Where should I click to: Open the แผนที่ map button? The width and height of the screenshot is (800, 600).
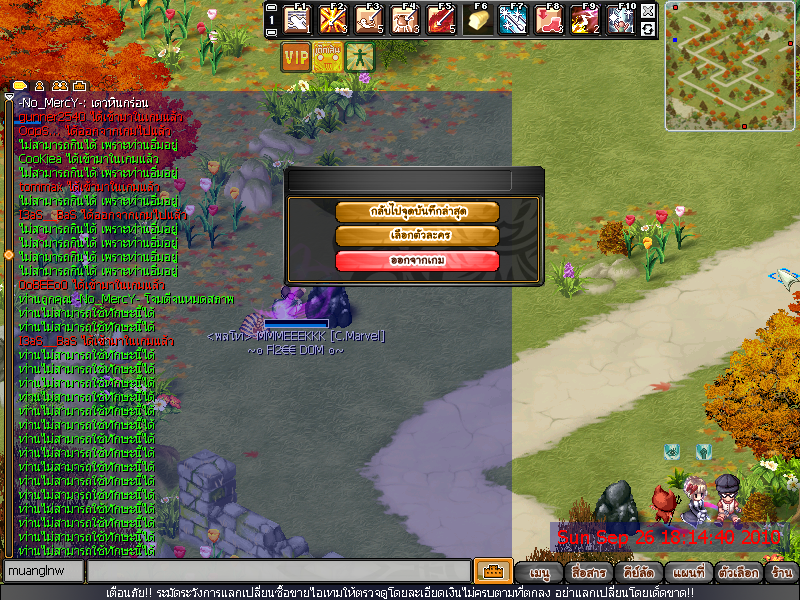pyautogui.click(x=689, y=573)
